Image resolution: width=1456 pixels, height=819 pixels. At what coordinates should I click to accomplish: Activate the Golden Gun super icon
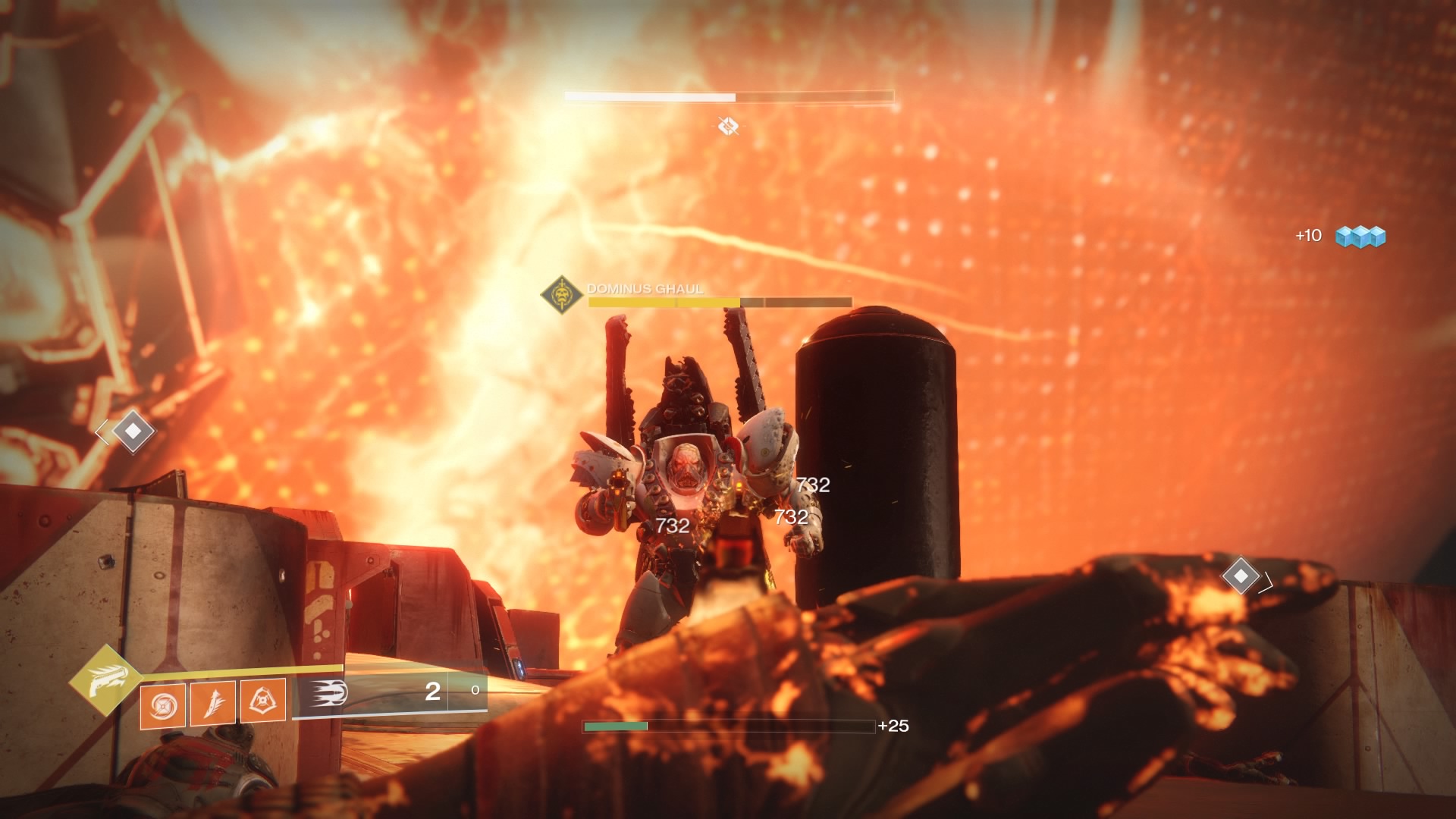click(x=105, y=680)
